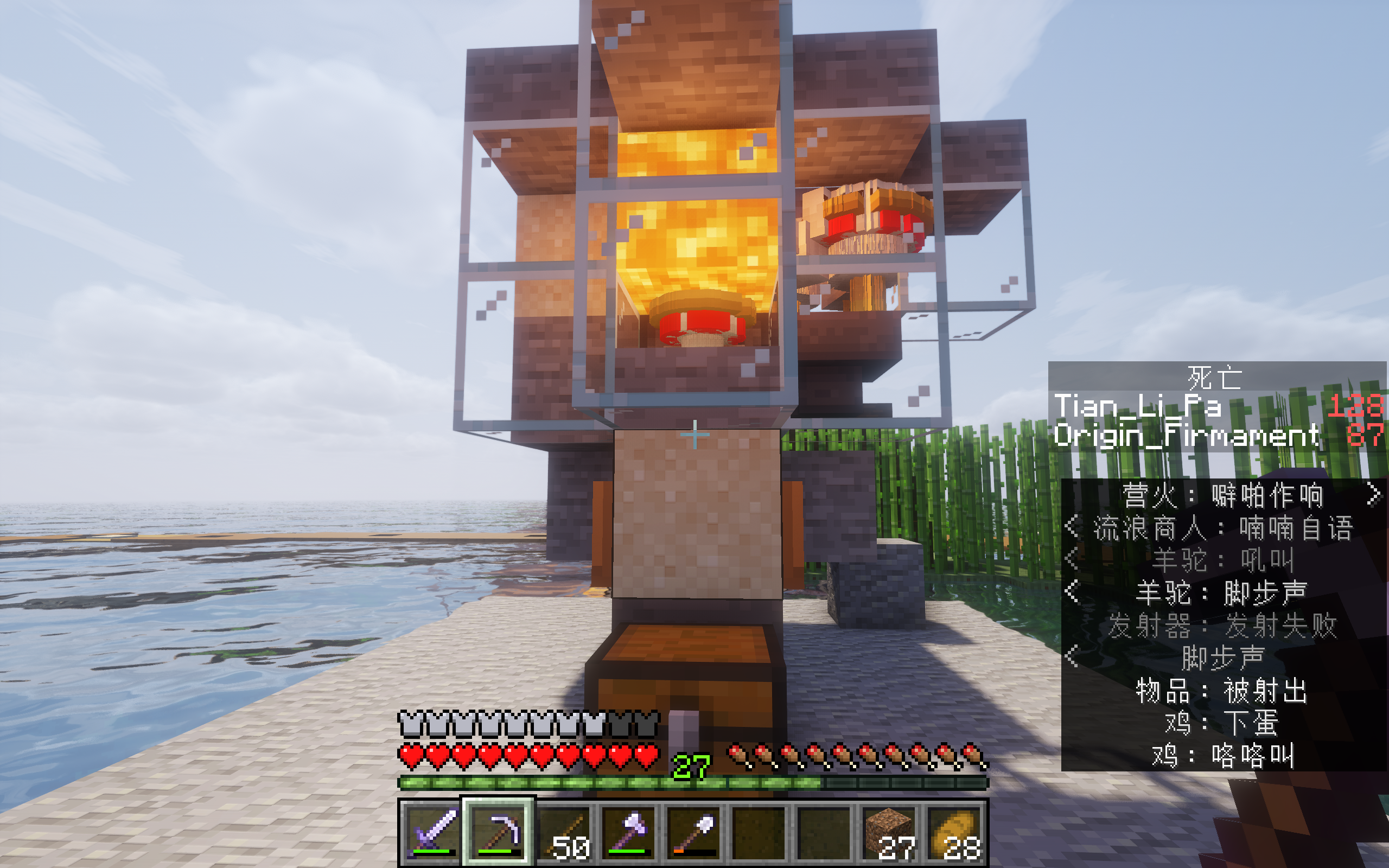Select the iron shovel hotbar slot
Viewport: 1389px width, 868px height.
pyautogui.click(x=694, y=832)
